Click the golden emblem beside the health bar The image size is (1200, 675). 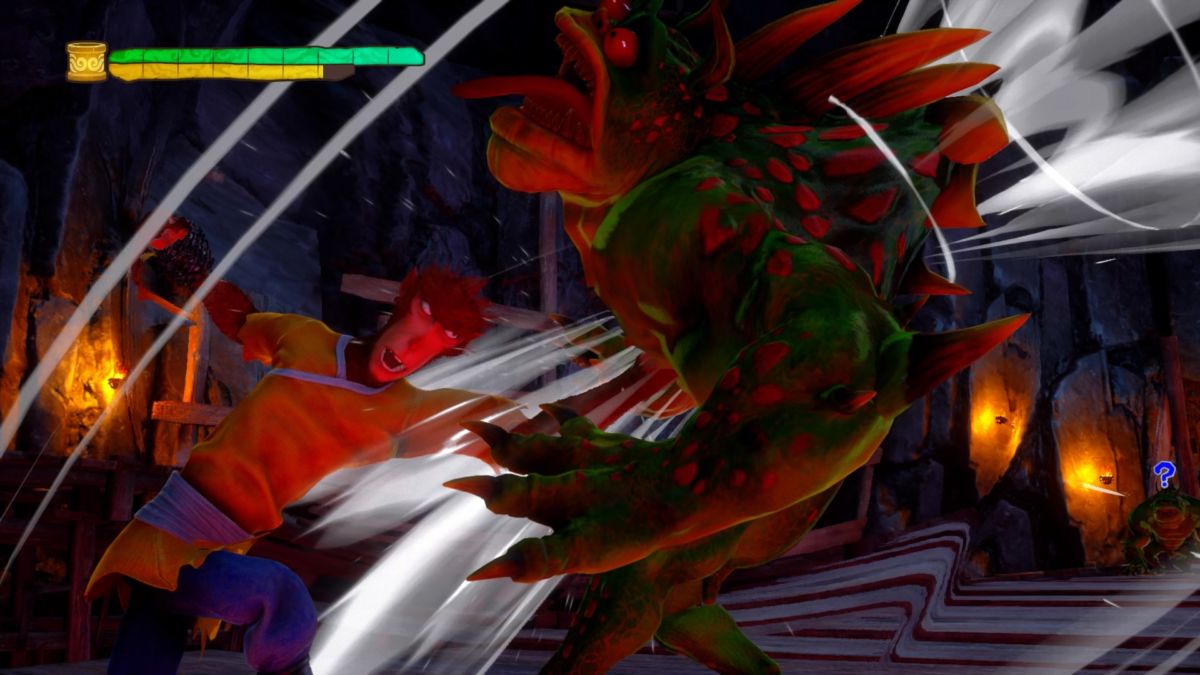(x=86, y=62)
